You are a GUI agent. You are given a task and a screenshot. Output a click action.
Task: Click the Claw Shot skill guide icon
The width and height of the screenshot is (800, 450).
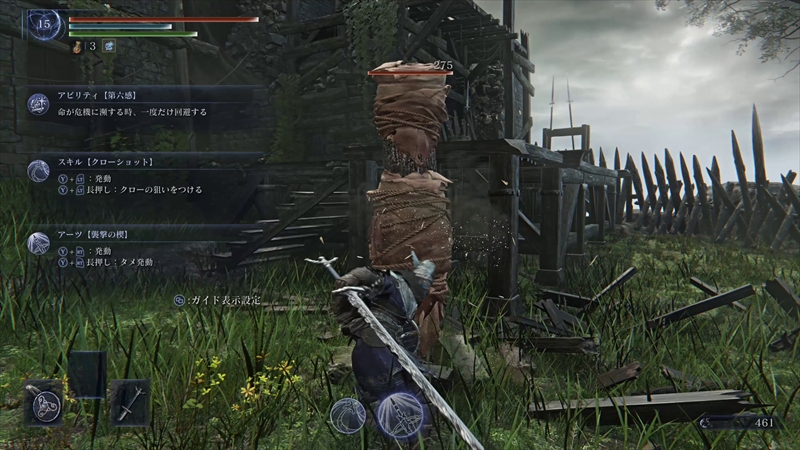coord(39,170)
